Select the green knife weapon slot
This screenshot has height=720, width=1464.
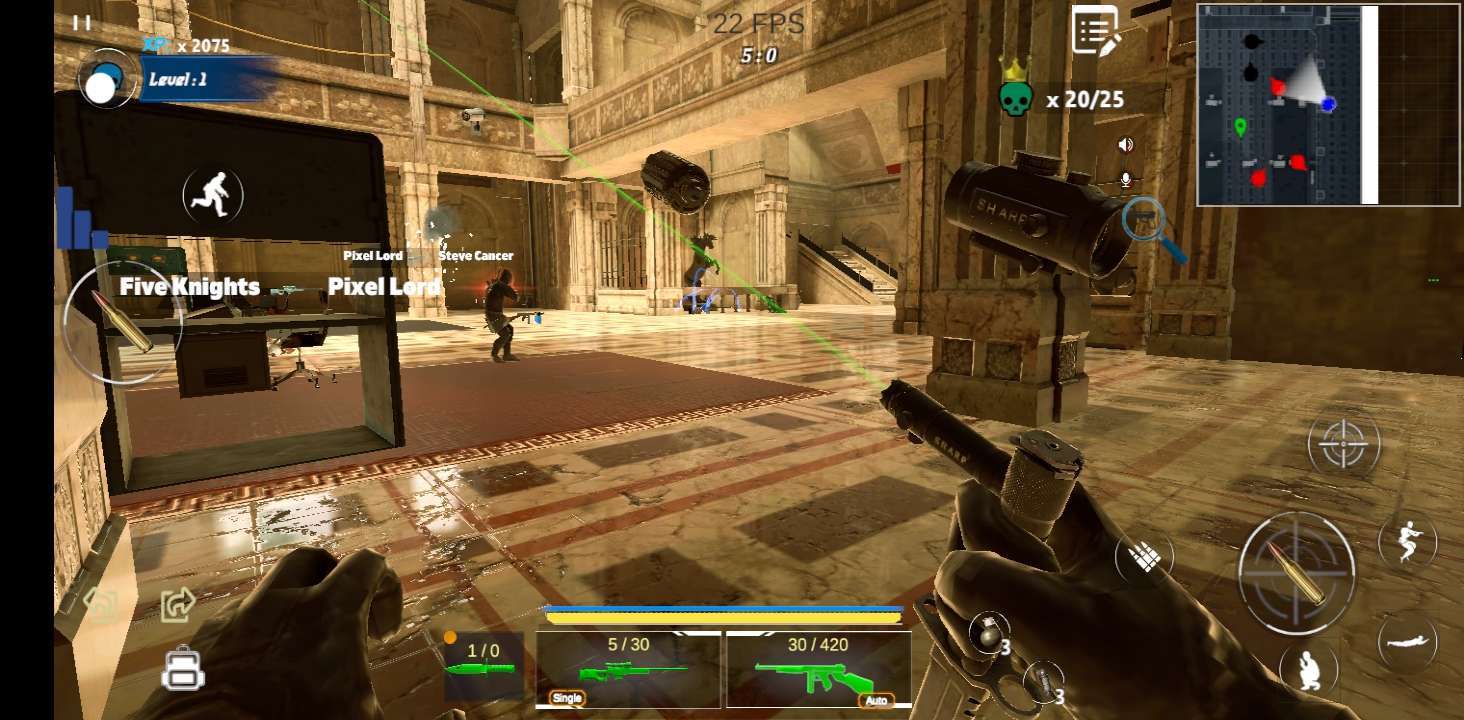[x=483, y=666]
